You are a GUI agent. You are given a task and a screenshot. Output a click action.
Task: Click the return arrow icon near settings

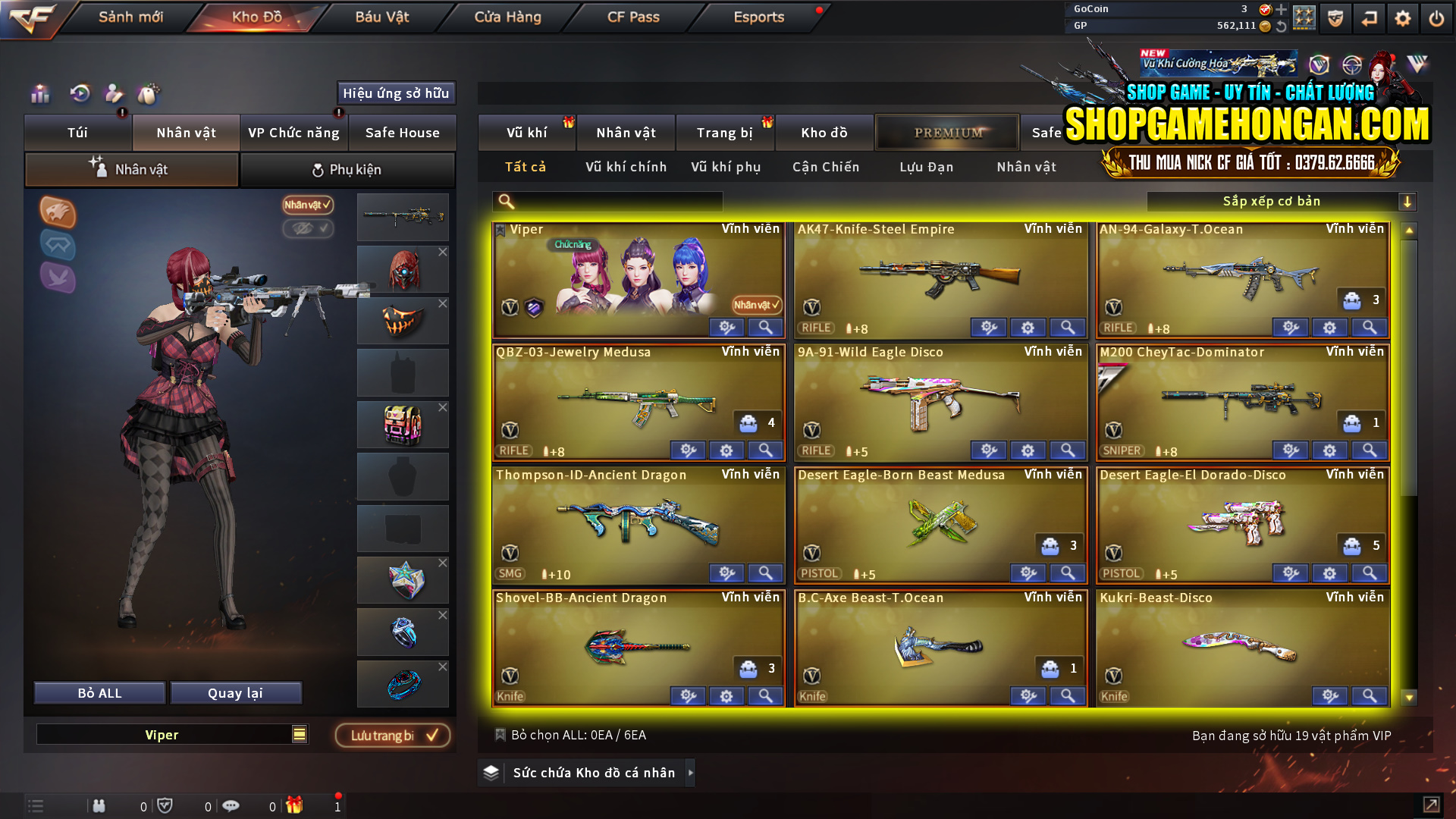coord(1370,17)
